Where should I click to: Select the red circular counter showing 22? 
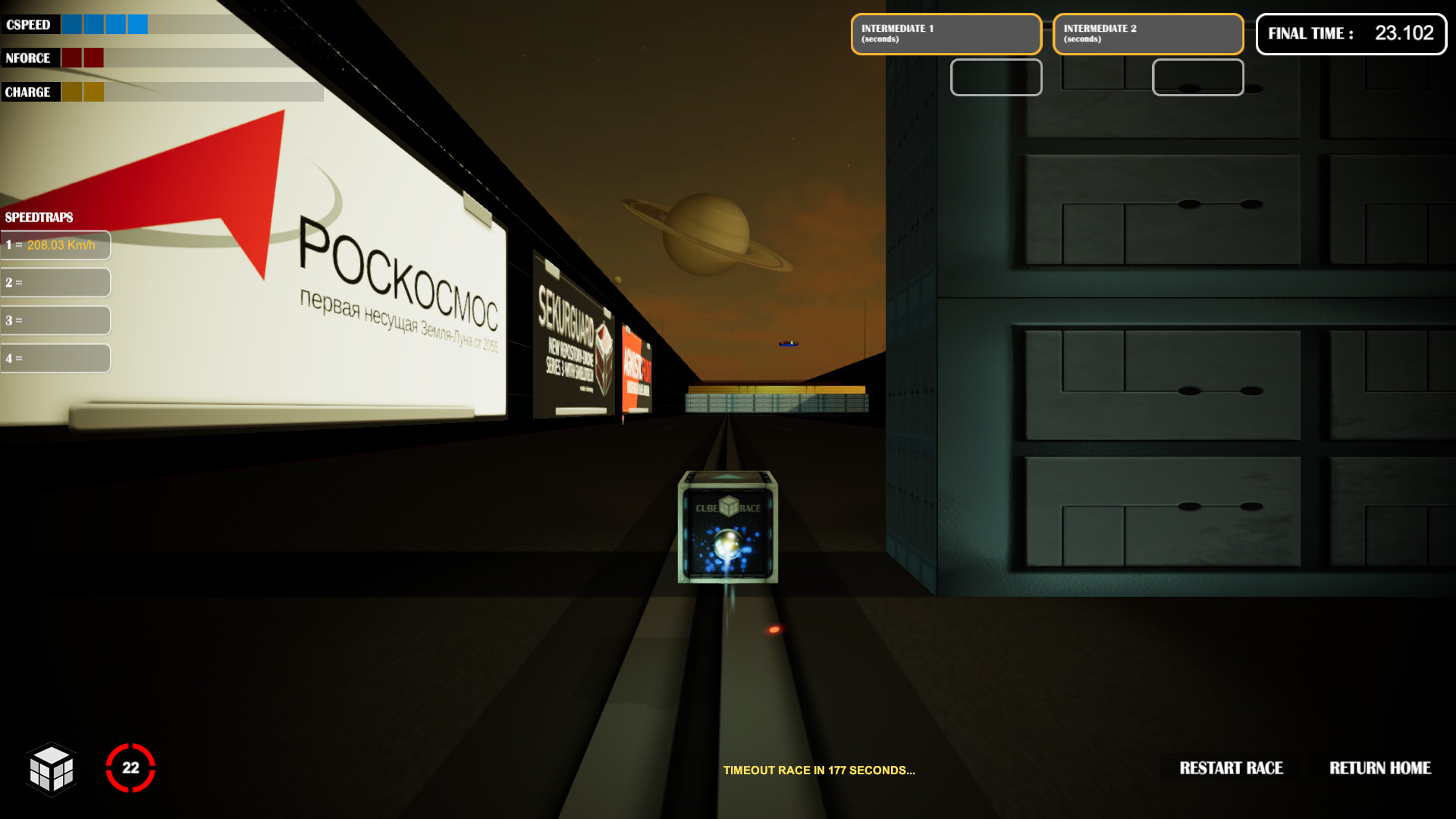tap(130, 767)
